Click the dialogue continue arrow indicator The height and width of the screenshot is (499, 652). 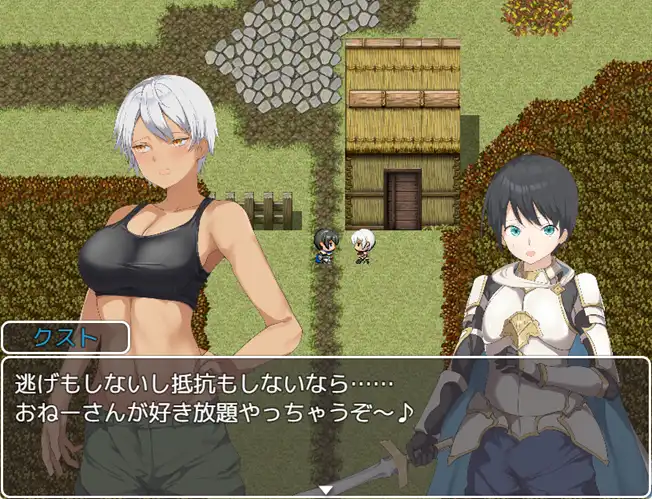point(325,490)
